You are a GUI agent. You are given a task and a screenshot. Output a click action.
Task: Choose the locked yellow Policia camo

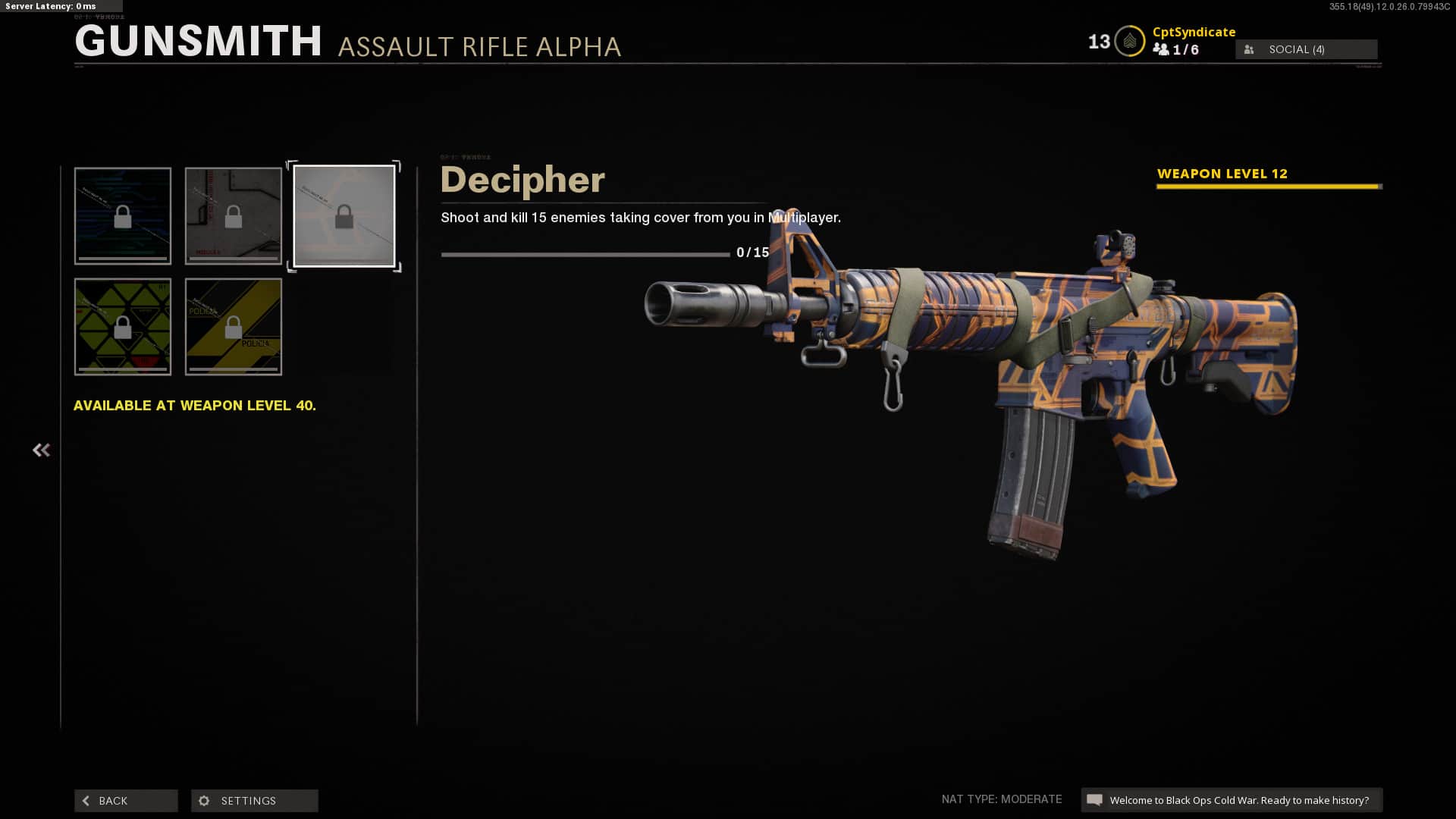click(234, 327)
